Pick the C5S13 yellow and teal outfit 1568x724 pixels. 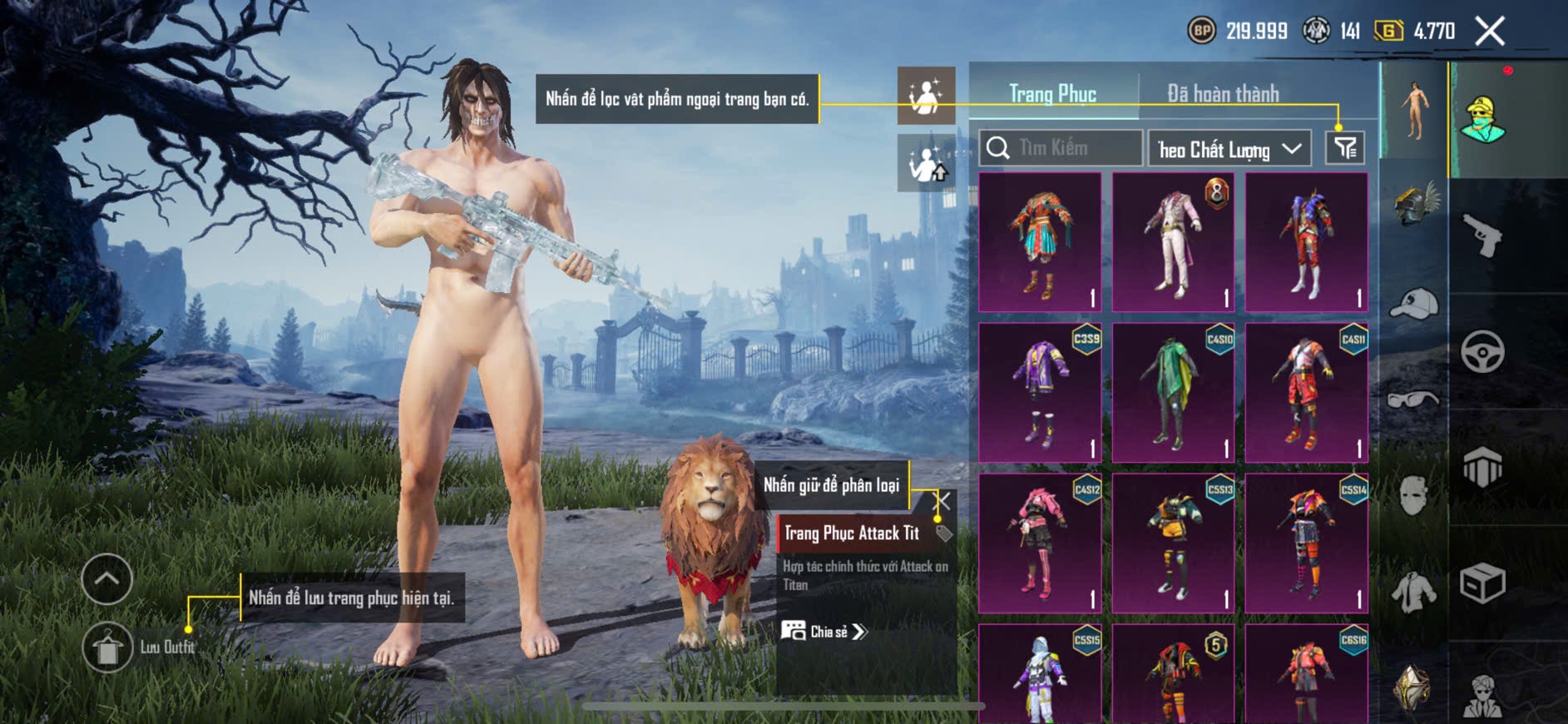point(1173,543)
